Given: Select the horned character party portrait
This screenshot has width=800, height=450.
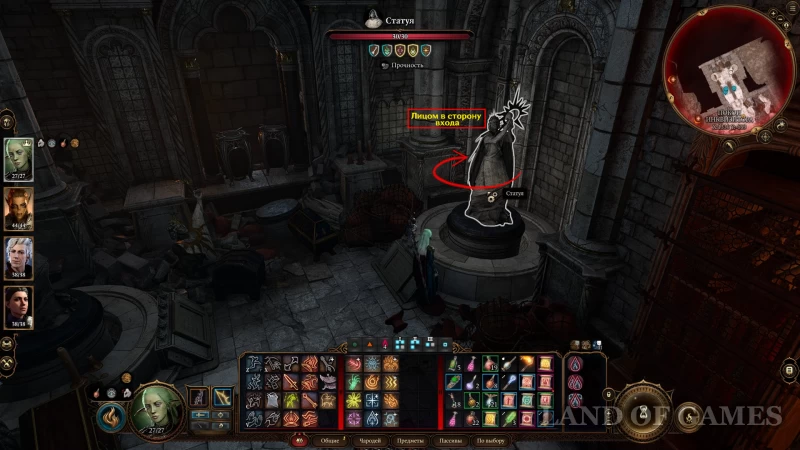Looking at the screenshot, I should coord(19,208).
